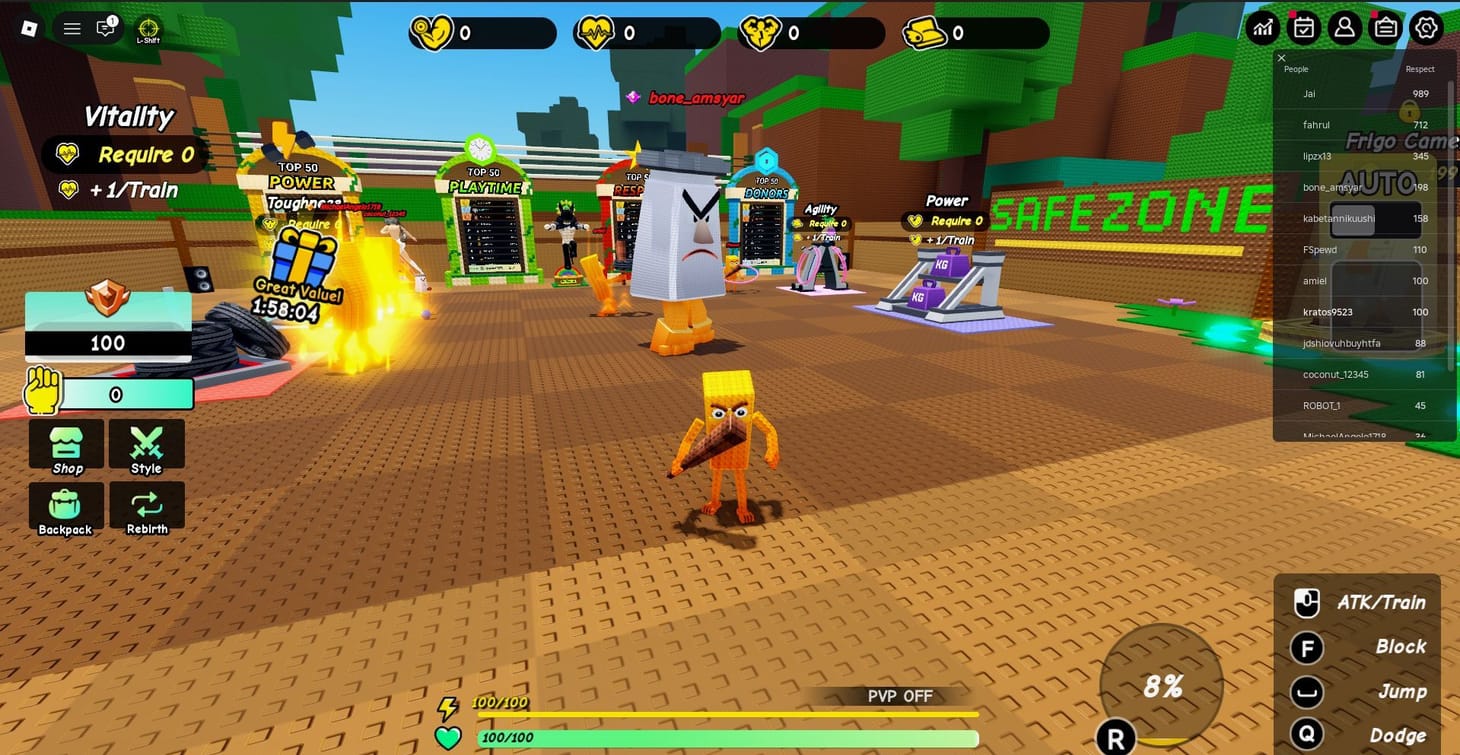Open the Shop menu
Viewport: 1460px width, 755px height.
pyautogui.click(x=65, y=446)
